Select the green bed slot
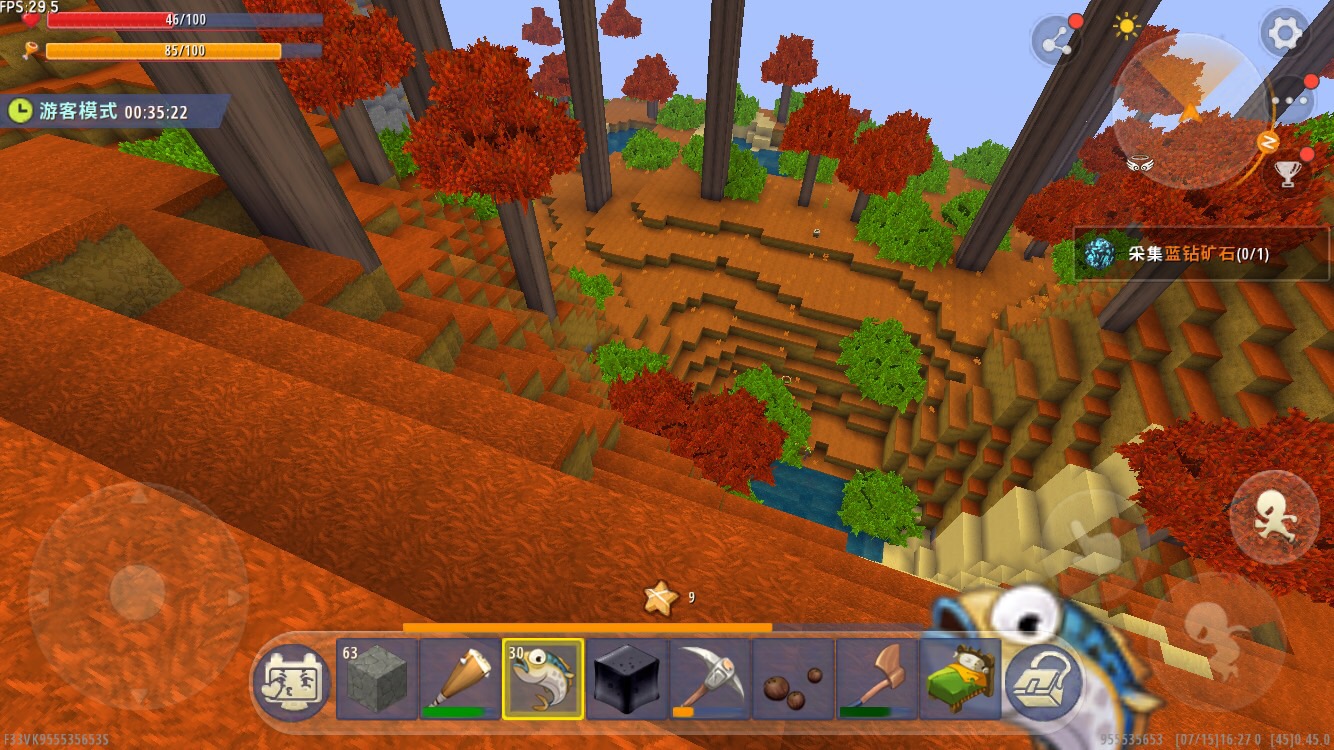The height and width of the screenshot is (750, 1334). [959, 679]
